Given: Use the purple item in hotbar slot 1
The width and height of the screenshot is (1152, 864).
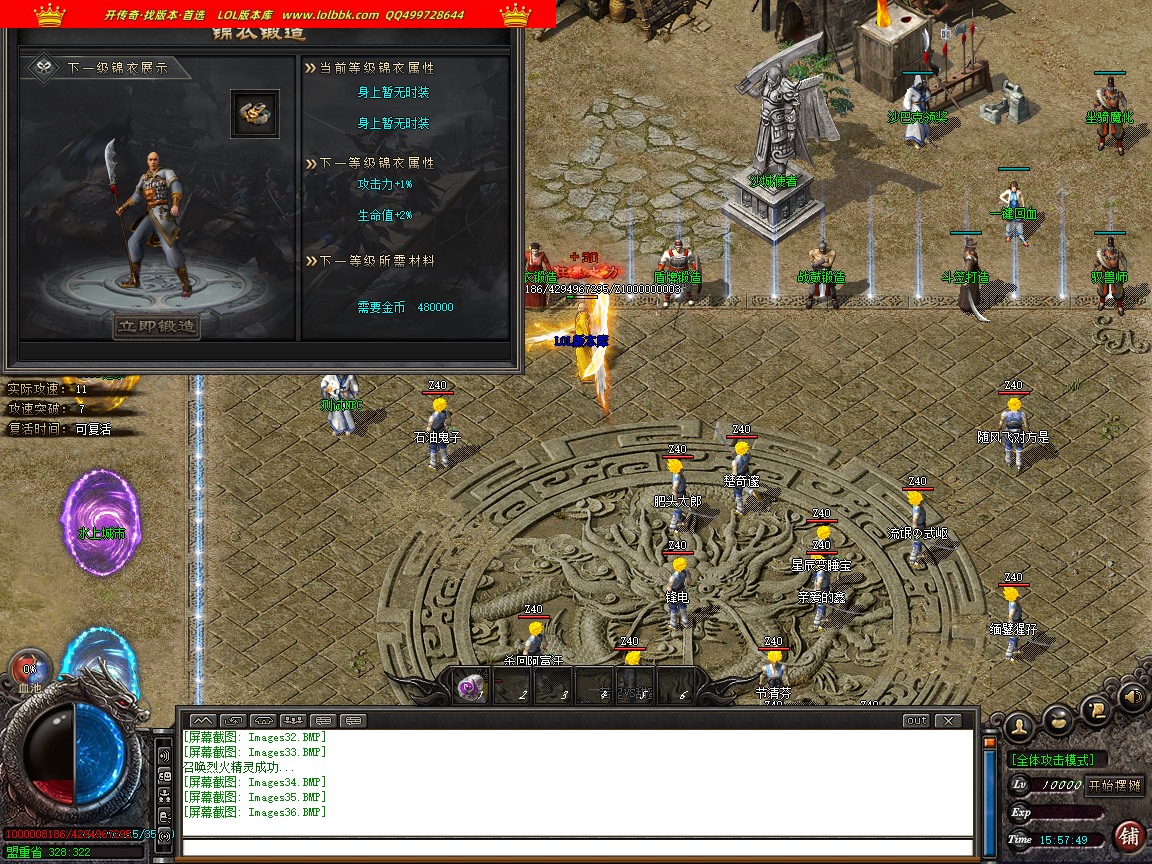Looking at the screenshot, I should pyautogui.click(x=469, y=687).
